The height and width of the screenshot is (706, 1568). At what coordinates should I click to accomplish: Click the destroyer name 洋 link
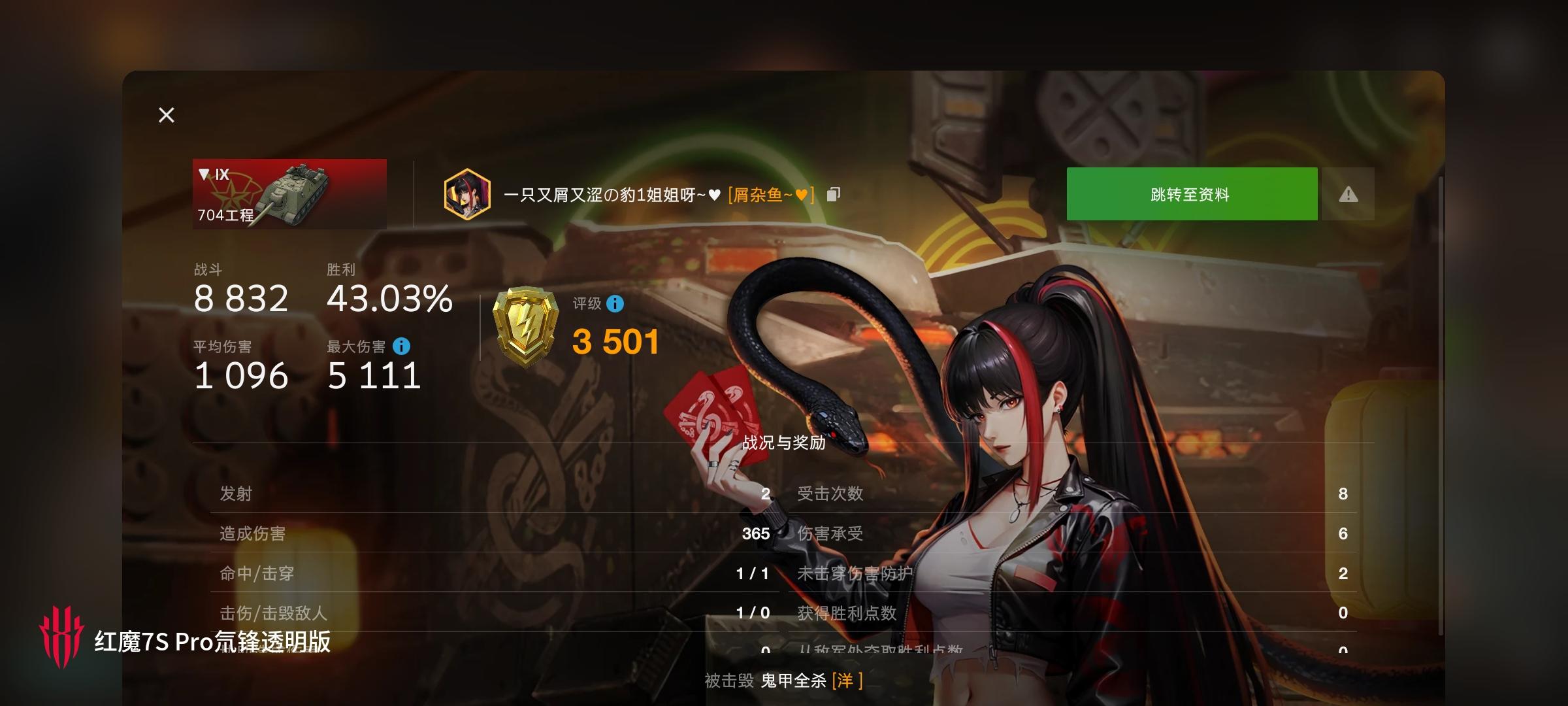[847, 680]
